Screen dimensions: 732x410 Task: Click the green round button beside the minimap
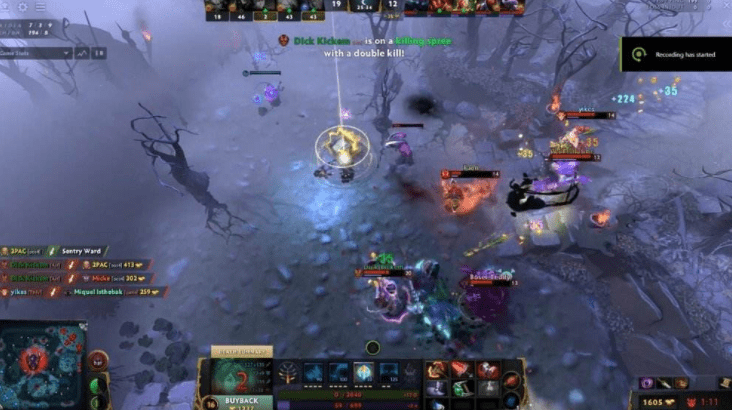(x=97, y=386)
